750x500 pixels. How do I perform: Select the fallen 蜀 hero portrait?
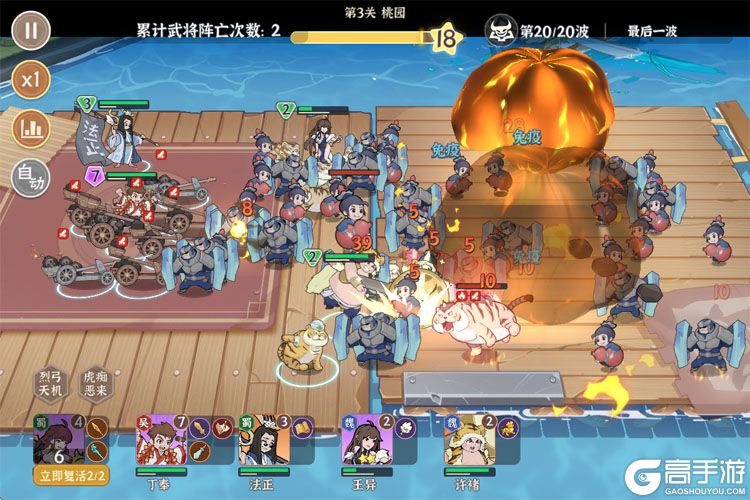click(56, 438)
